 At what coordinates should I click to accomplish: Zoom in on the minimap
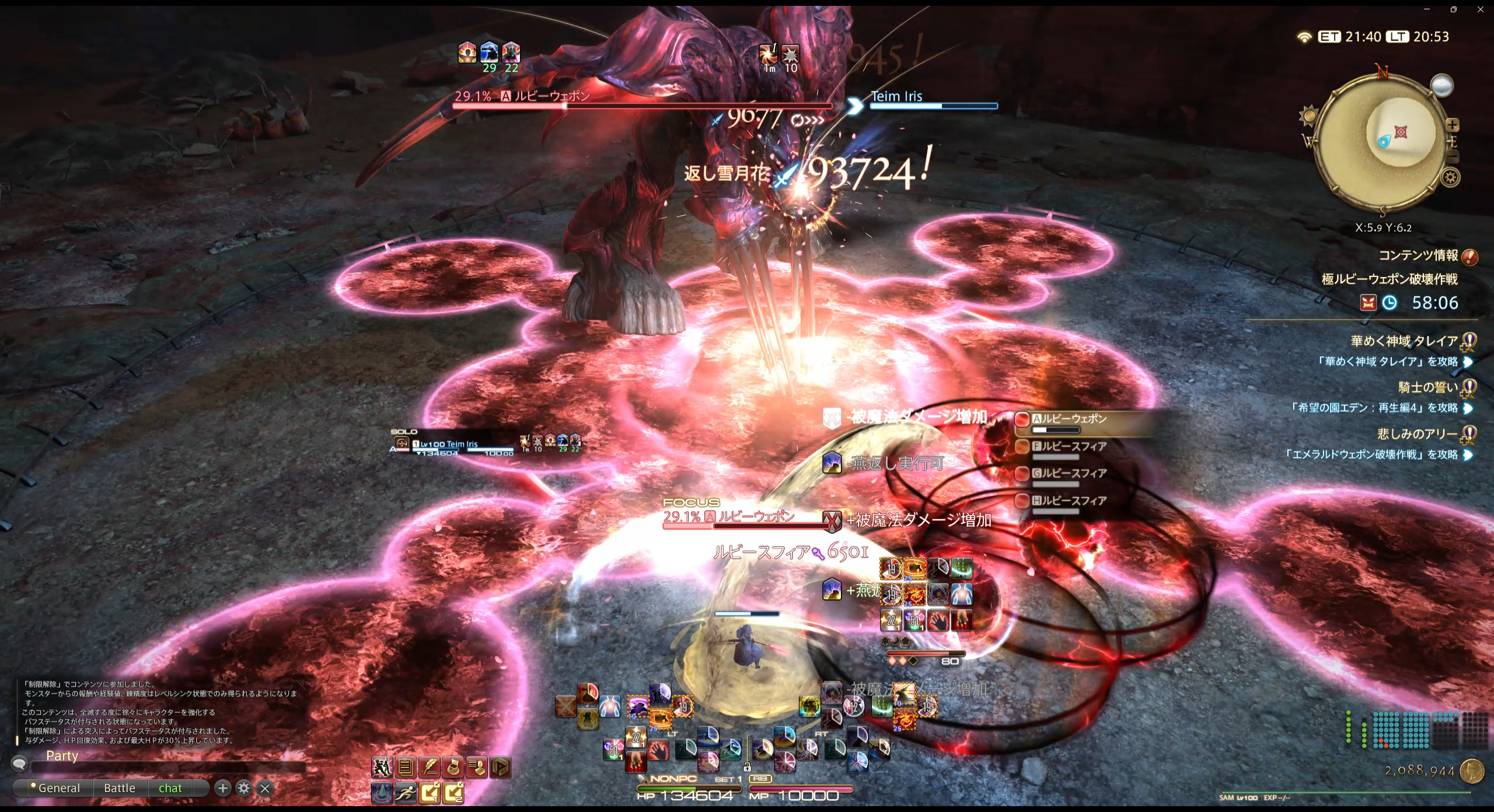coord(1452,125)
